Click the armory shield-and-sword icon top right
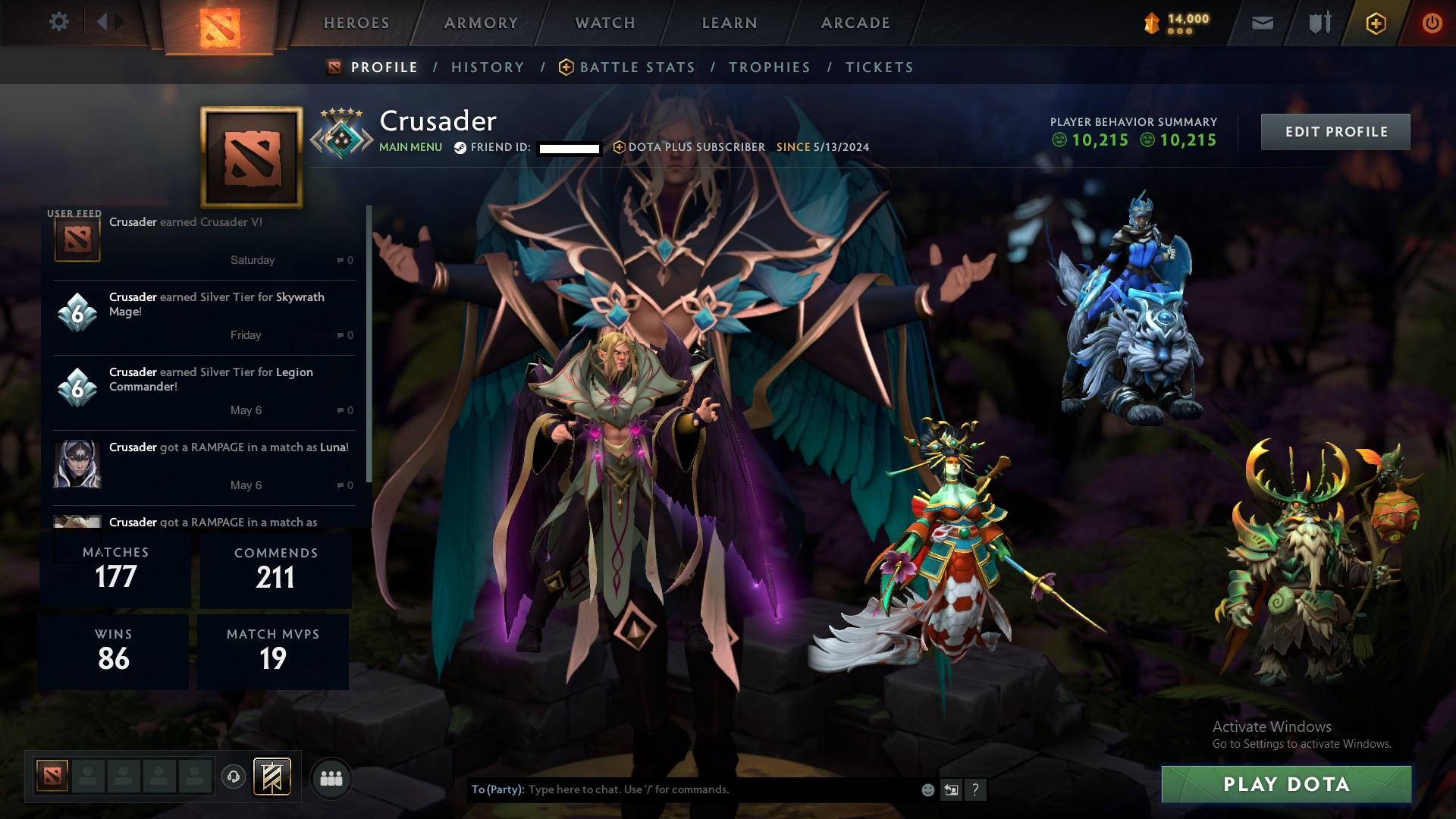The width and height of the screenshot is (1456, 819). [1318, 22]
